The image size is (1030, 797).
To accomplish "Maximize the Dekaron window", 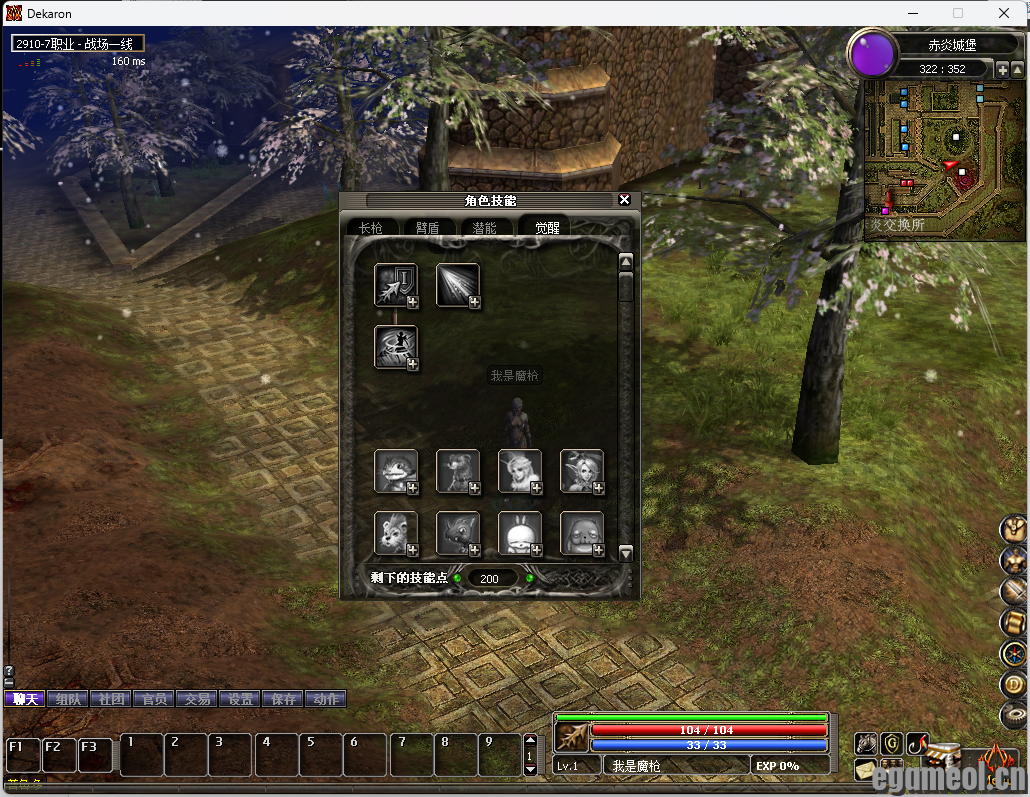I will pos(958,13).
